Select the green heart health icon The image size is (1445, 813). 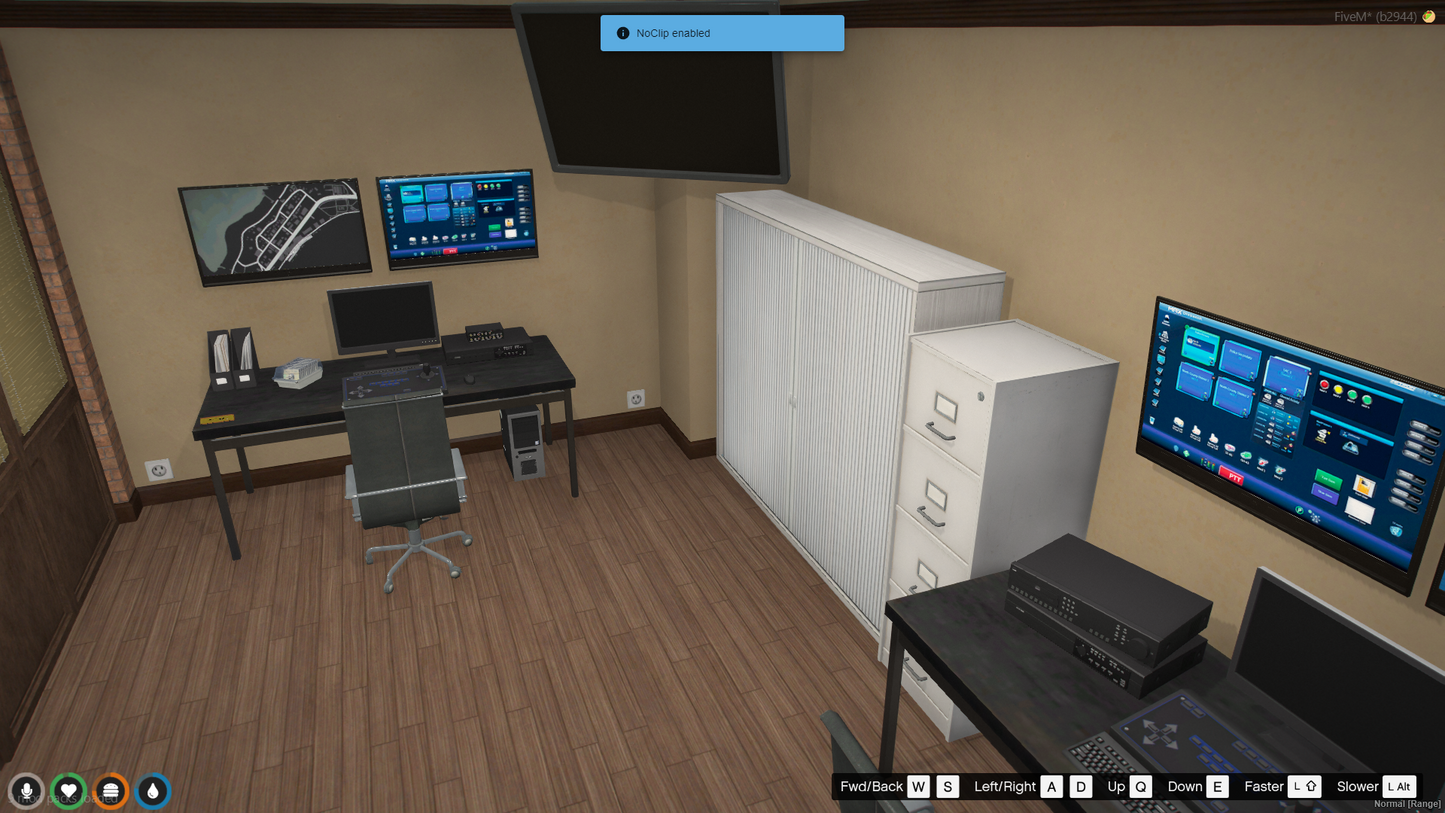point(69,791)
